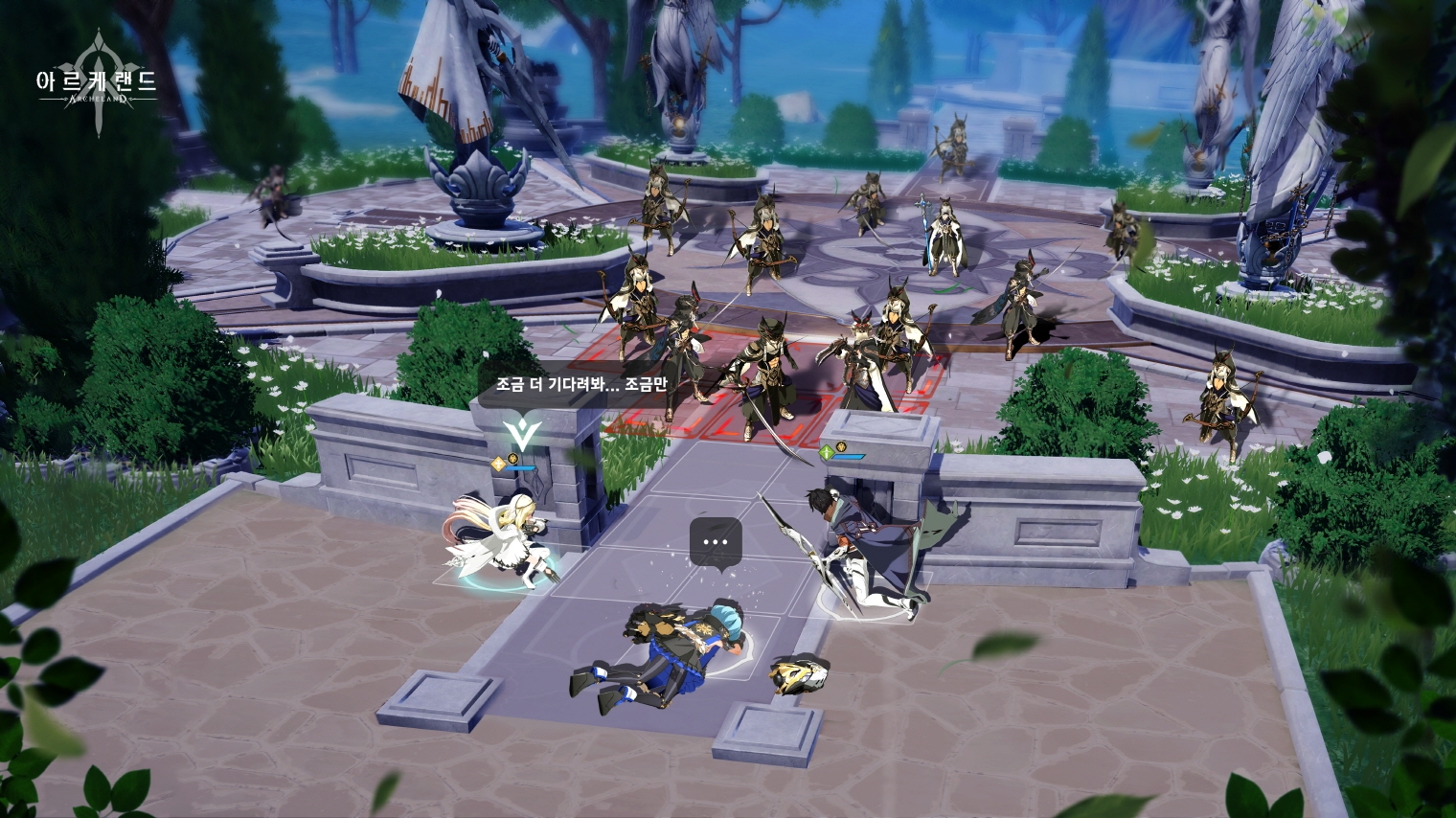
Task: Tap the golden emblem next to the archer's HP bar
Action: (841, 447)
